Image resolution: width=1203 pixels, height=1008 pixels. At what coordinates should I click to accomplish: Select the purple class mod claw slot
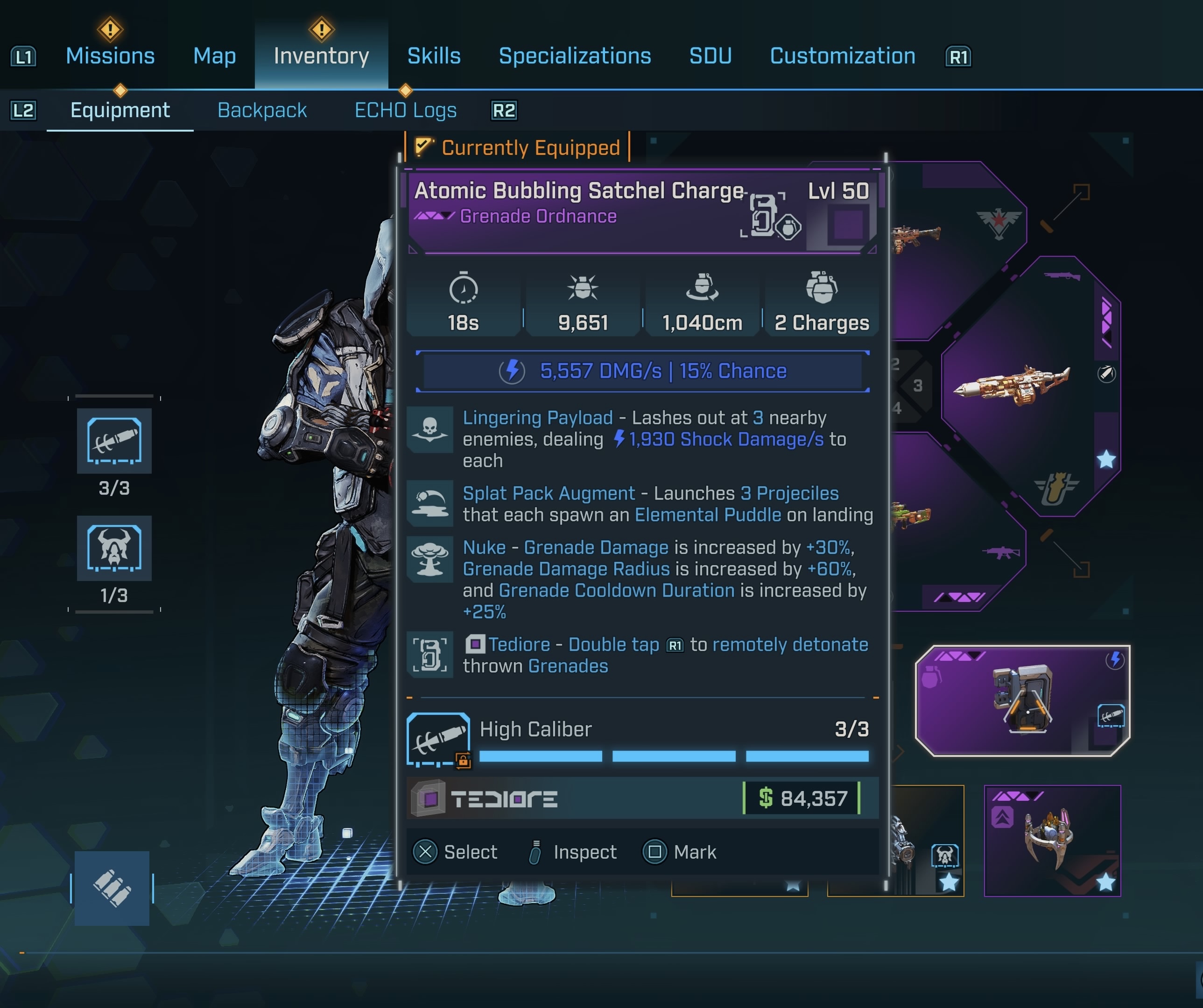(1052, 840)
